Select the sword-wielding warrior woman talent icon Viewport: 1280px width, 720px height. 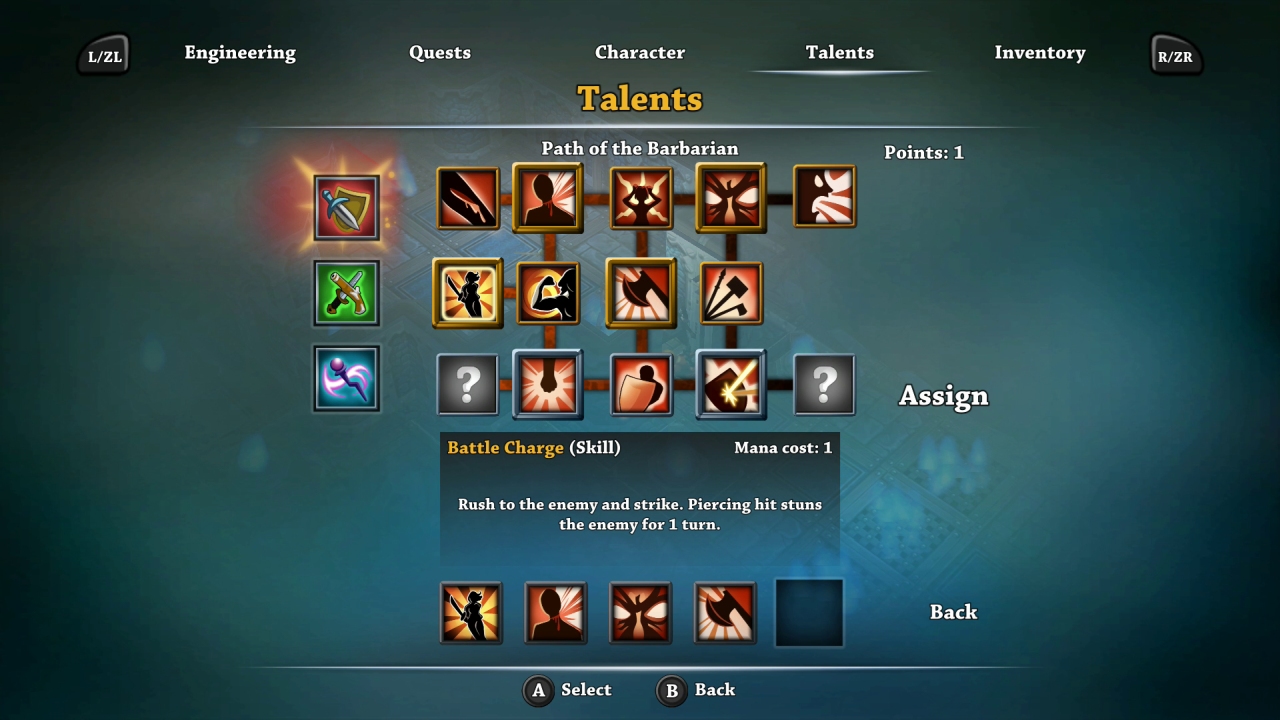point(468,293)
